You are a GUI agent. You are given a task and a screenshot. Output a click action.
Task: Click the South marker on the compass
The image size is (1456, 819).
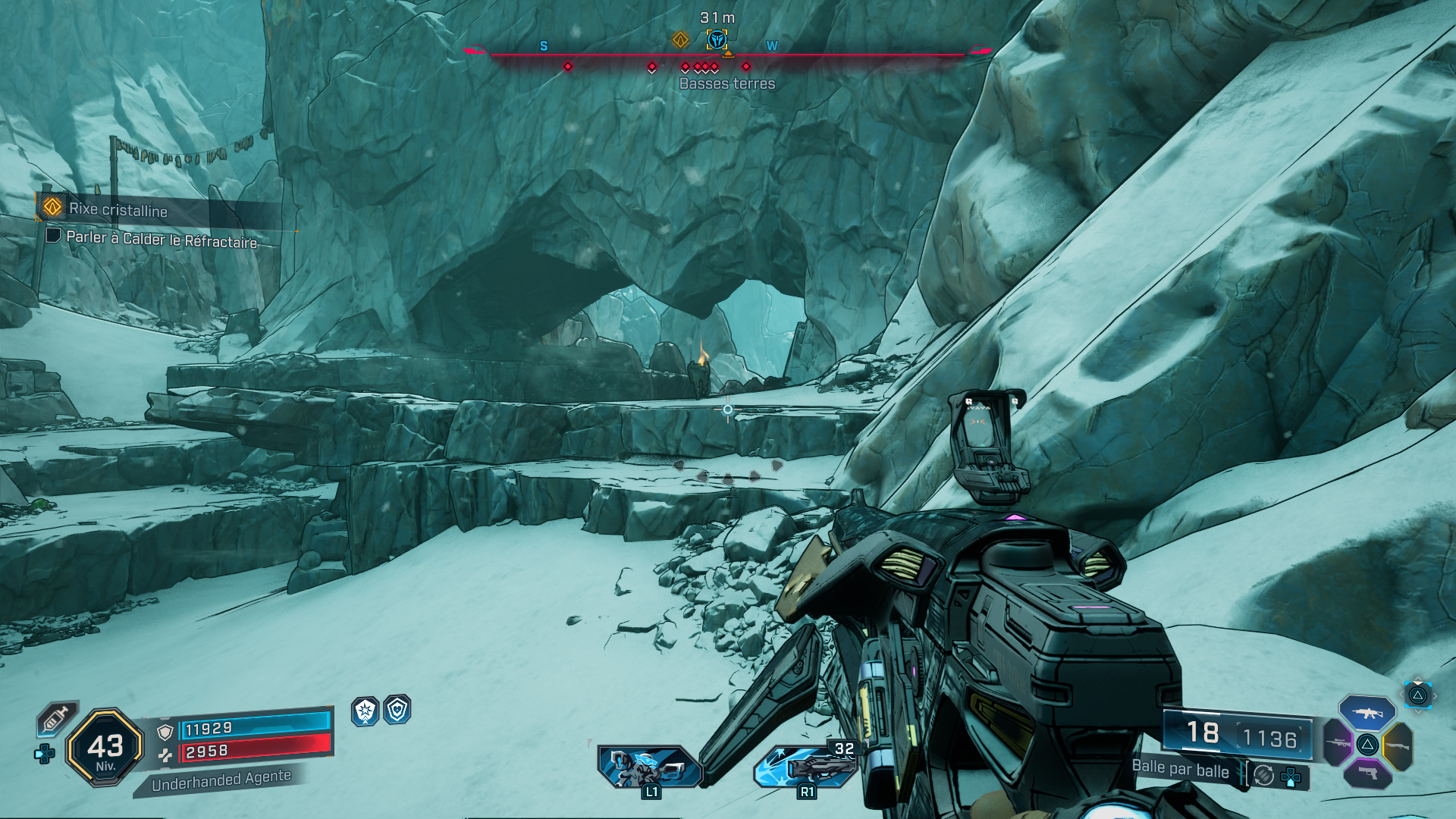(x=544, y=46)
